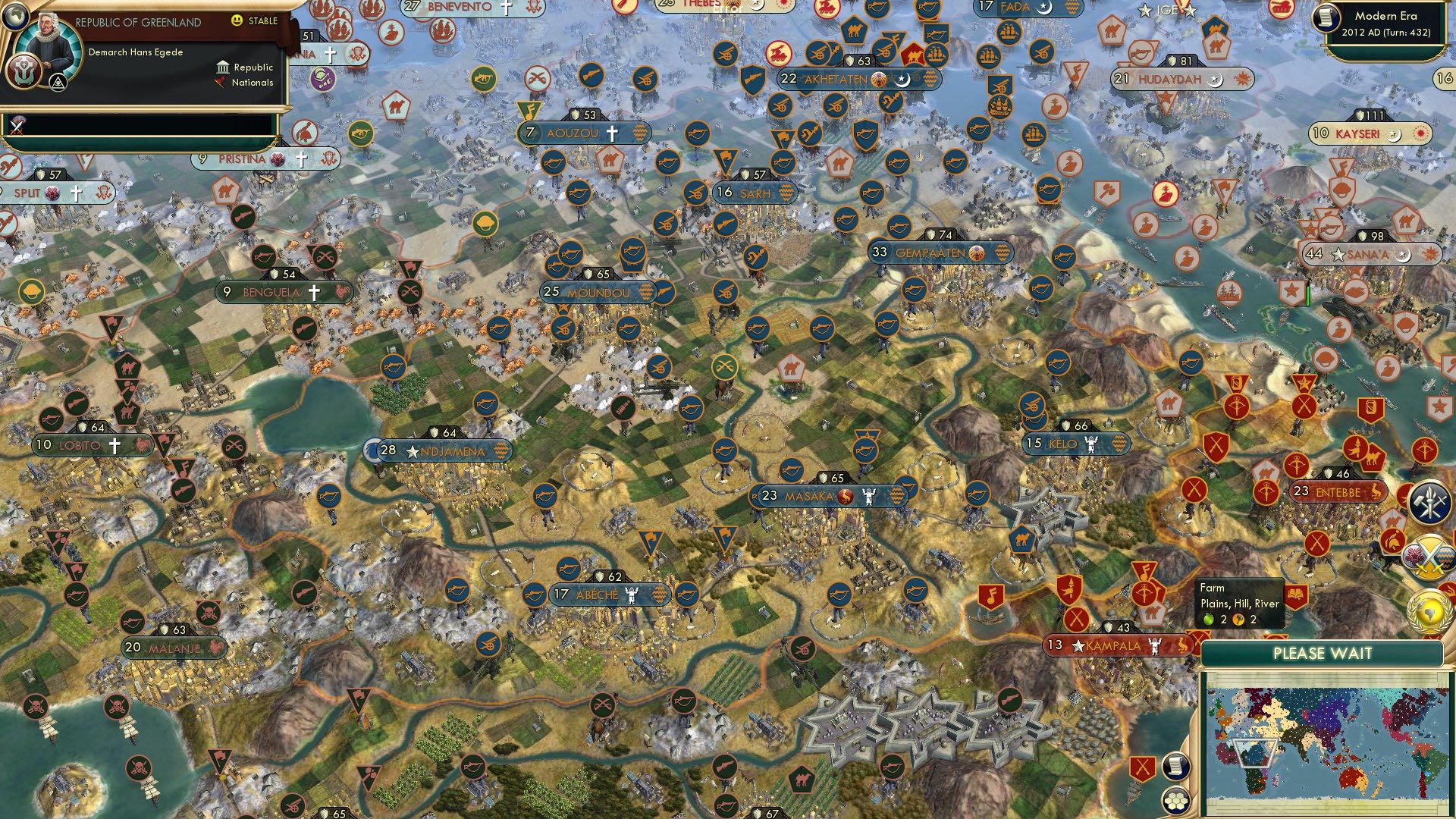Open the Republic government entry
Screen dimensions: 1456x819
pos(240,67)
